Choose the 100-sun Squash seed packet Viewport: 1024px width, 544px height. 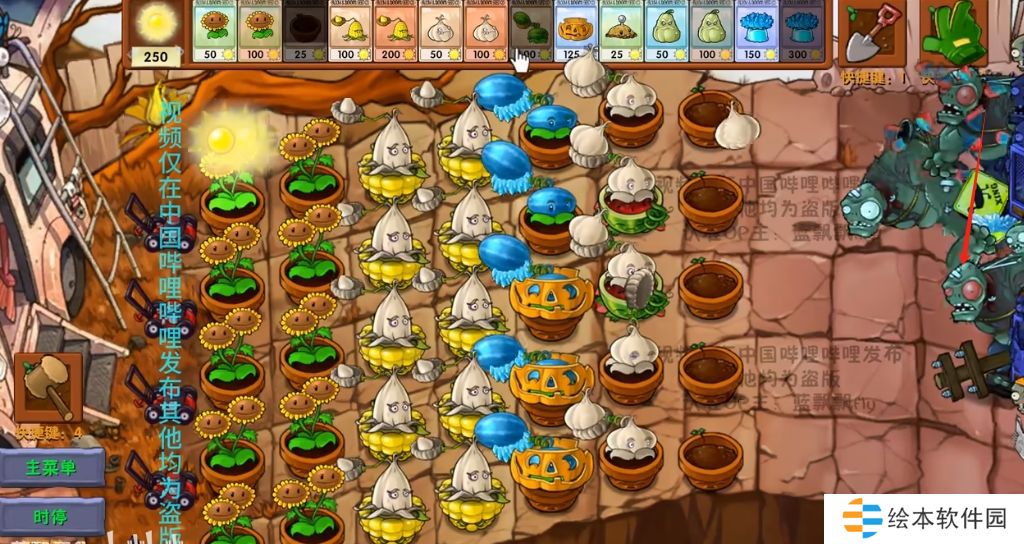[711, 32]
